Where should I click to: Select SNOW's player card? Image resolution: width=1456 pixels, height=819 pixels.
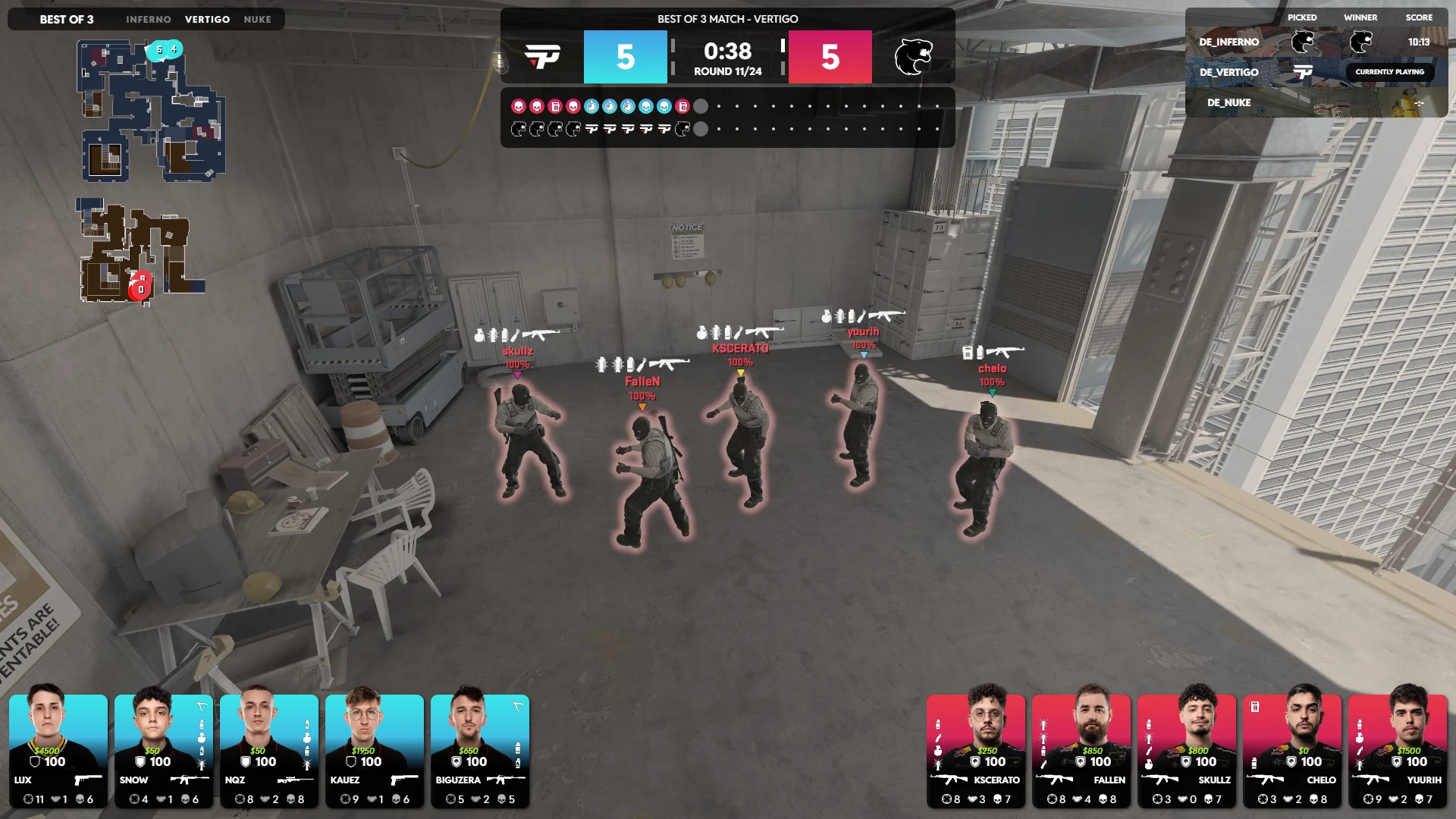[164, 751]
